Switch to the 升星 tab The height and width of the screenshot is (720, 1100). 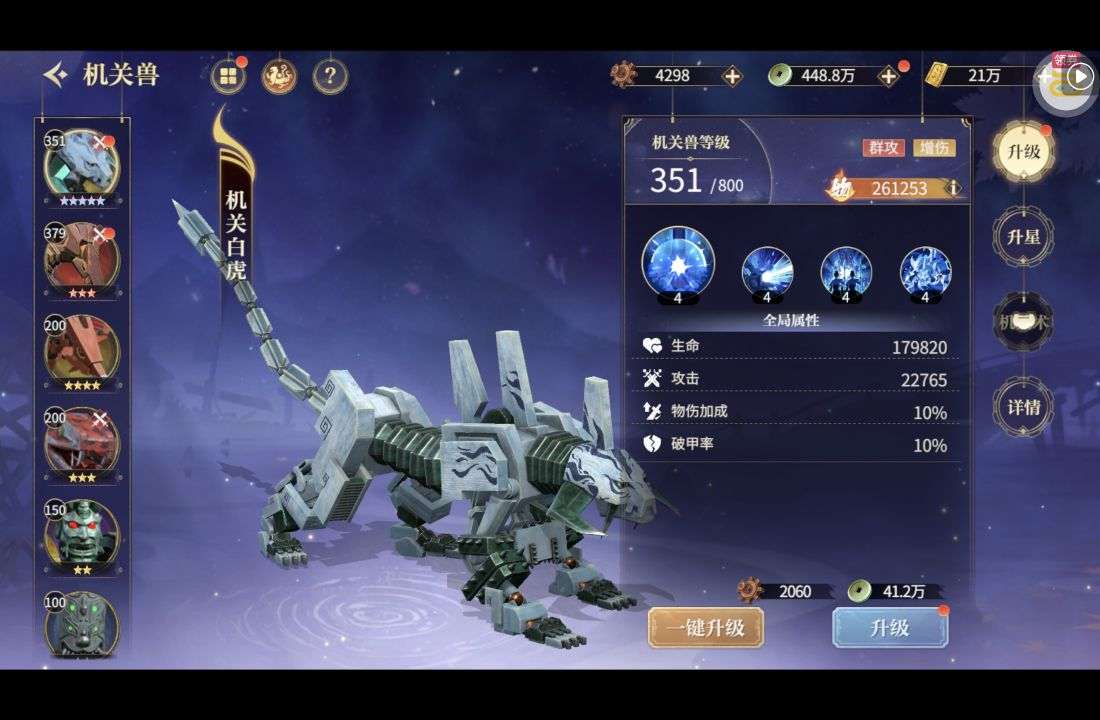point(1023,237)
